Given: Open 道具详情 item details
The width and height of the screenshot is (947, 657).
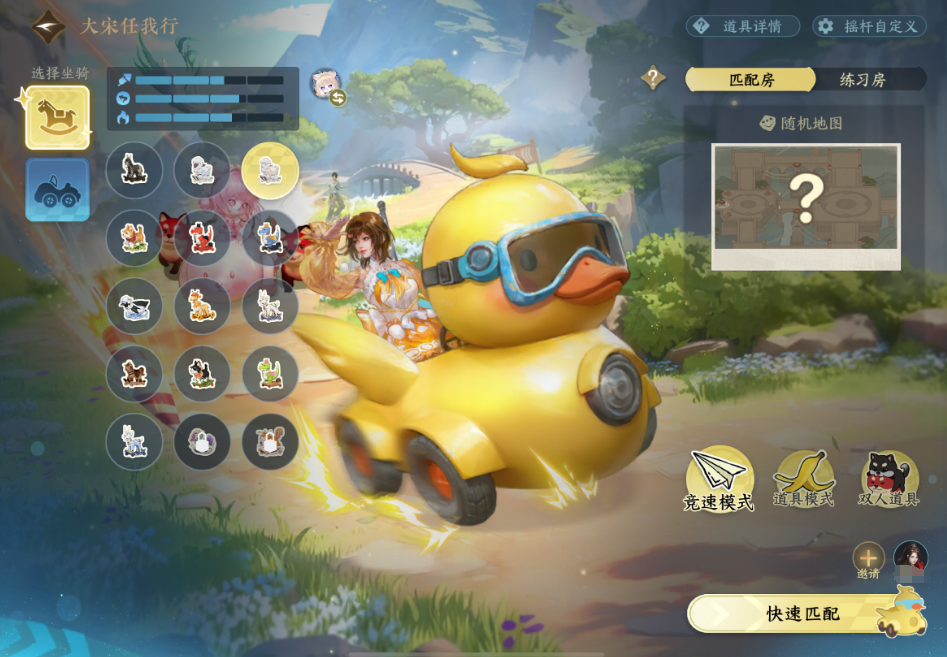Looking at the screenshot, I should pyautogui.click(x=743, y=26).
